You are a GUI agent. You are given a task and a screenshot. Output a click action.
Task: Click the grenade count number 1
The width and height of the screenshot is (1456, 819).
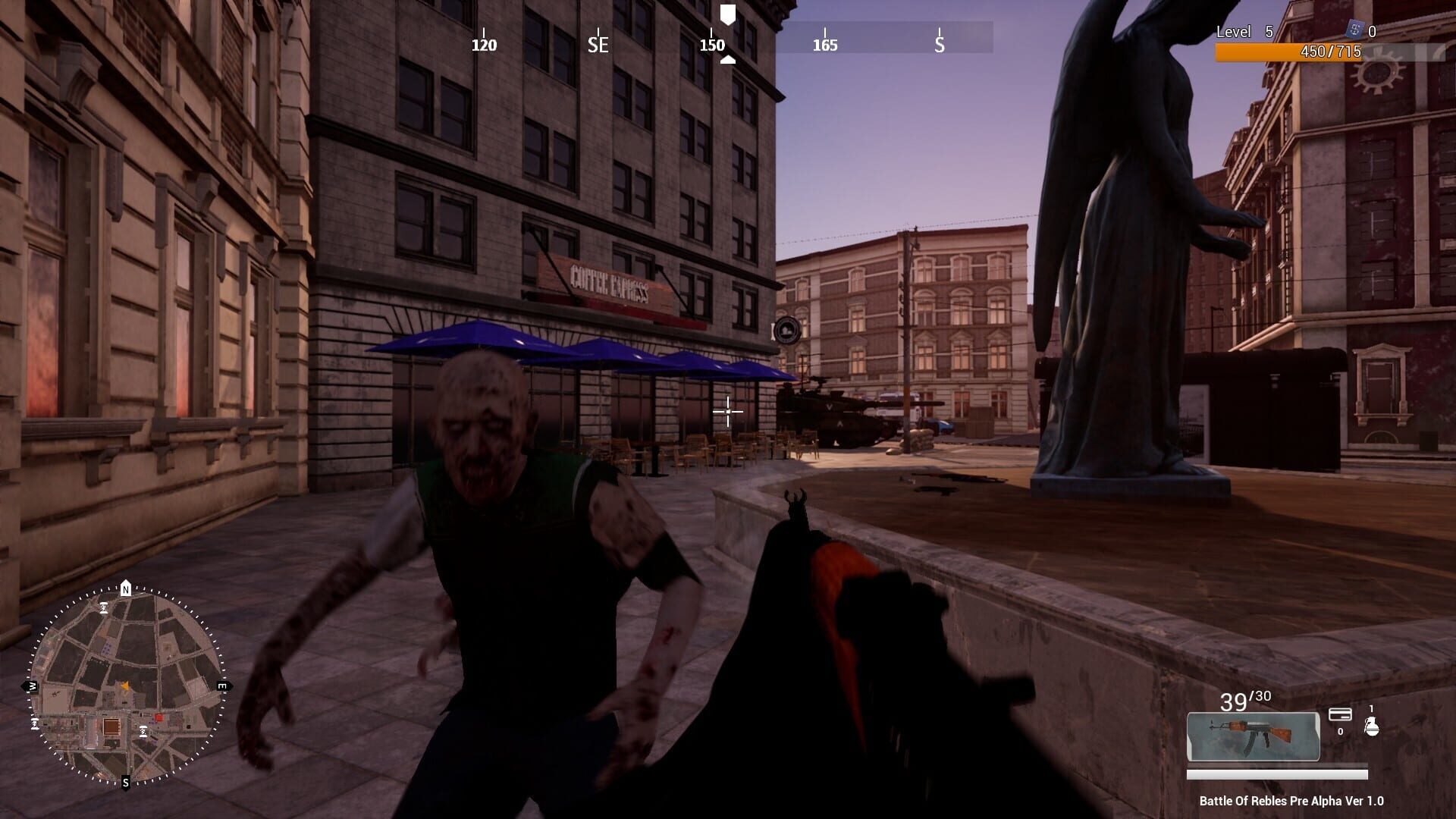pos(1371,707)
